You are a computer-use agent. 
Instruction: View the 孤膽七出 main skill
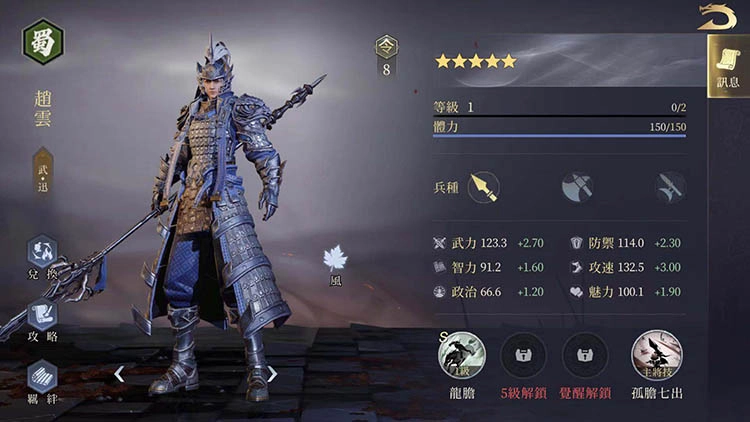(x=656, y=355)
